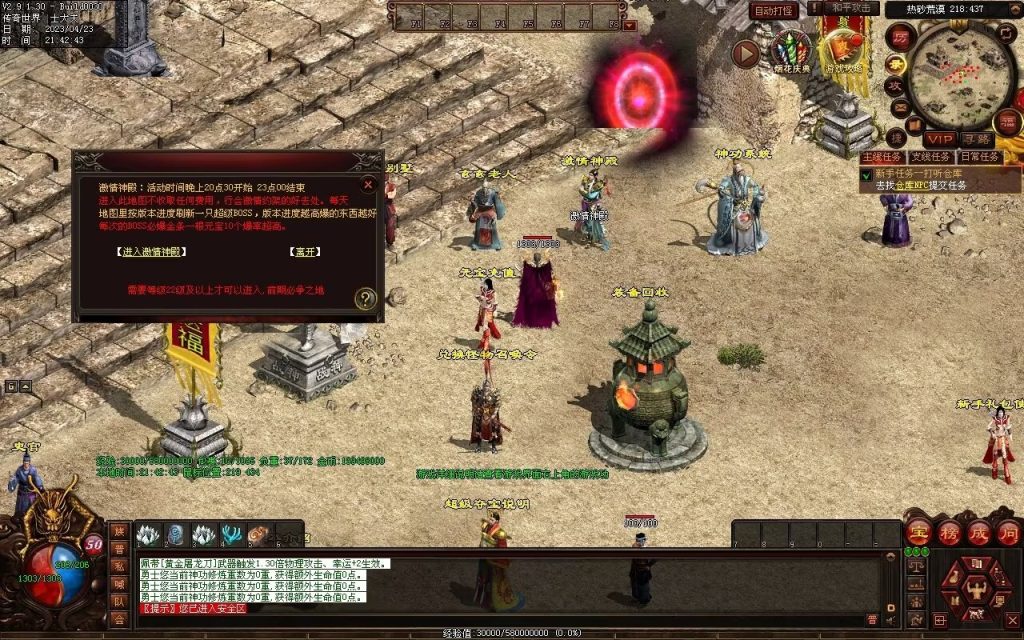This screenshot has width=1024, height=640.
Task: Choose the 离开 dialog option
Action: (304, 252)
